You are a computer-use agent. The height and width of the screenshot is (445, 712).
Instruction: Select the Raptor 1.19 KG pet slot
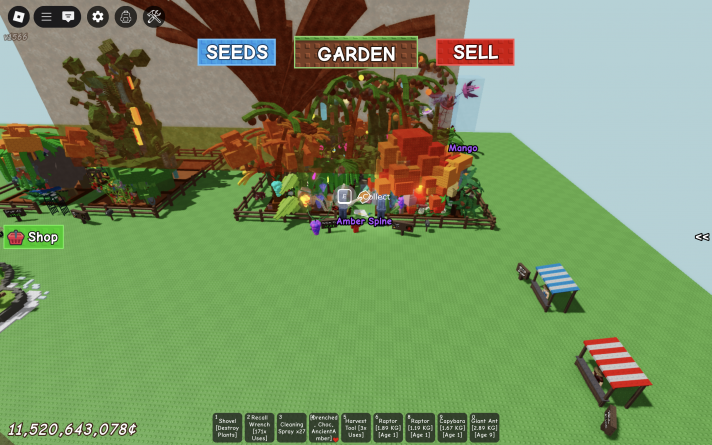coord(420,428)
